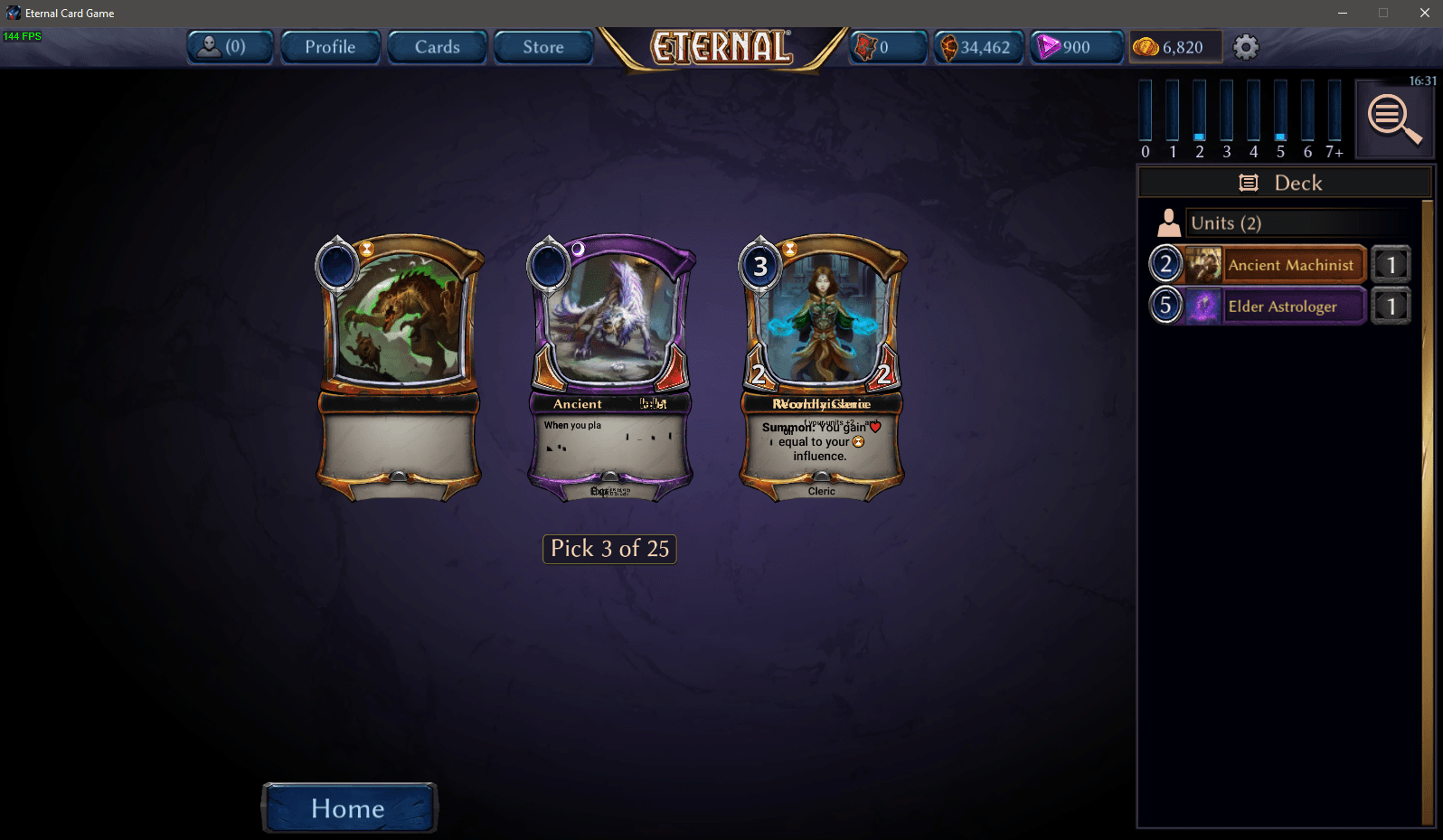
Task: Open the Cards tab
Action: [437, 46]
